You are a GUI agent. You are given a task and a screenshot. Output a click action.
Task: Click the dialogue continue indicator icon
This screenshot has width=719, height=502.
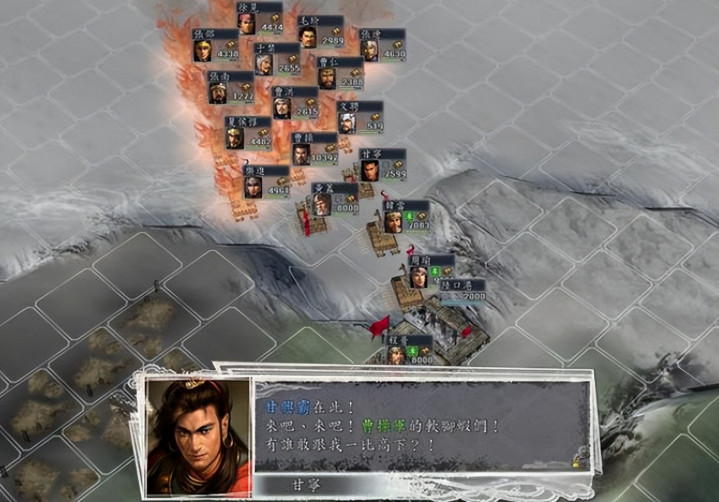pyautogui.click(x=577, y=459)
